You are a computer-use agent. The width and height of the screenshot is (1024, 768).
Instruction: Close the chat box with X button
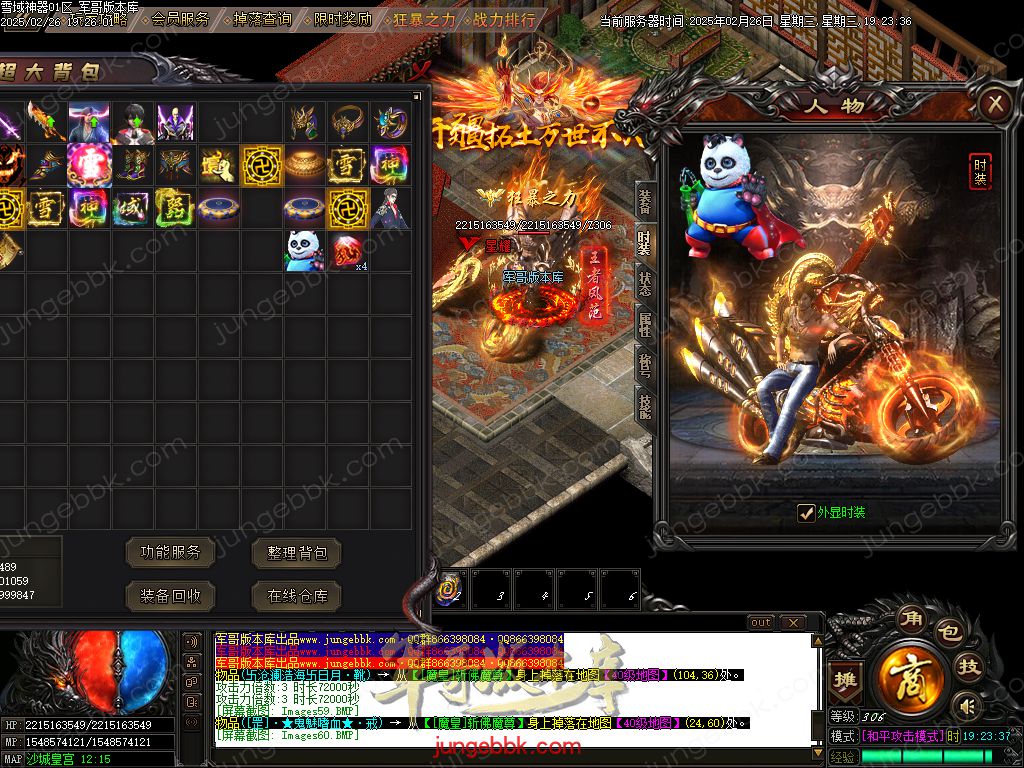click(x=792, y=623)
